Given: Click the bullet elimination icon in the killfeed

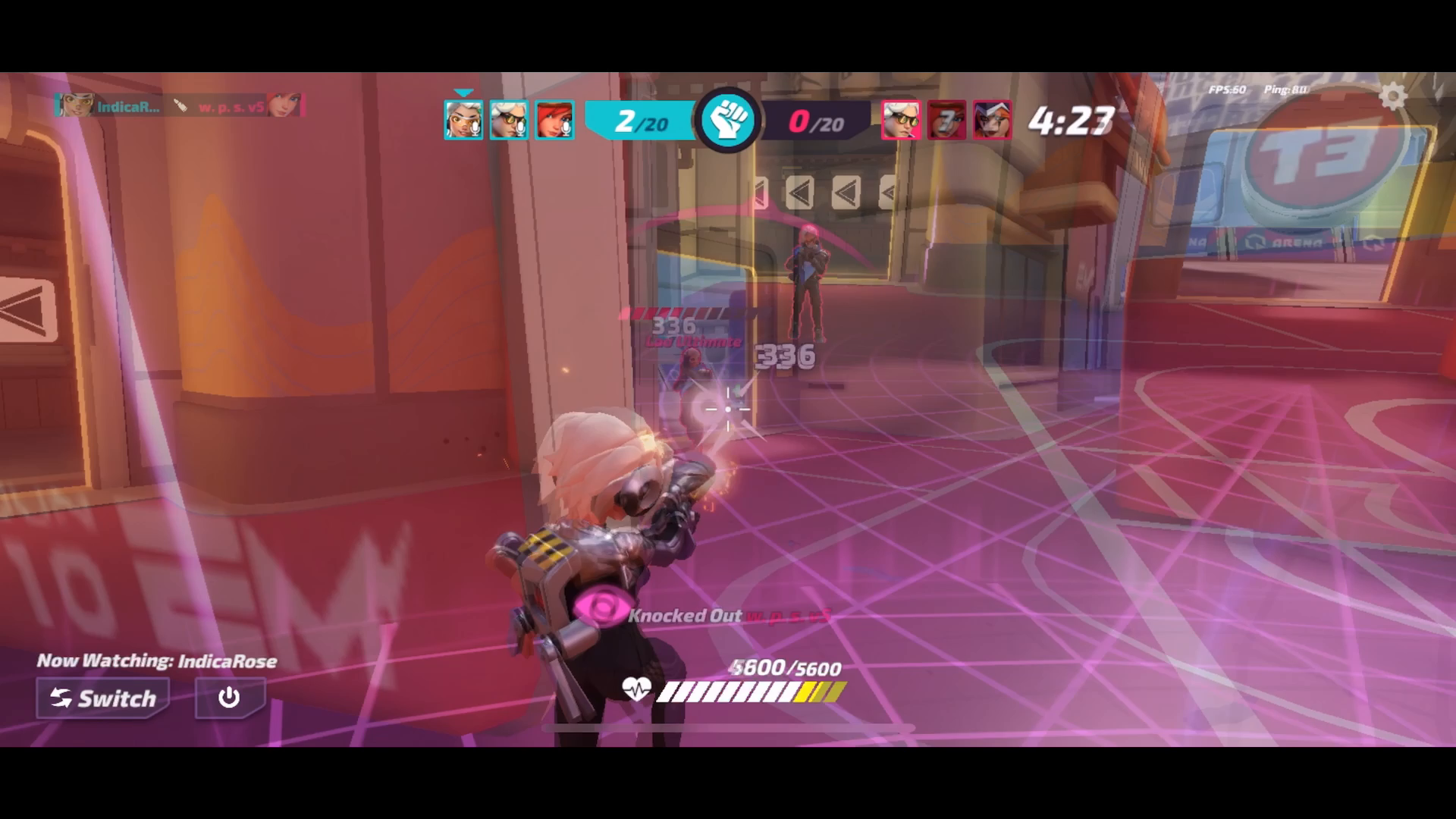Looking at the screenshot, I should (182, 106).
